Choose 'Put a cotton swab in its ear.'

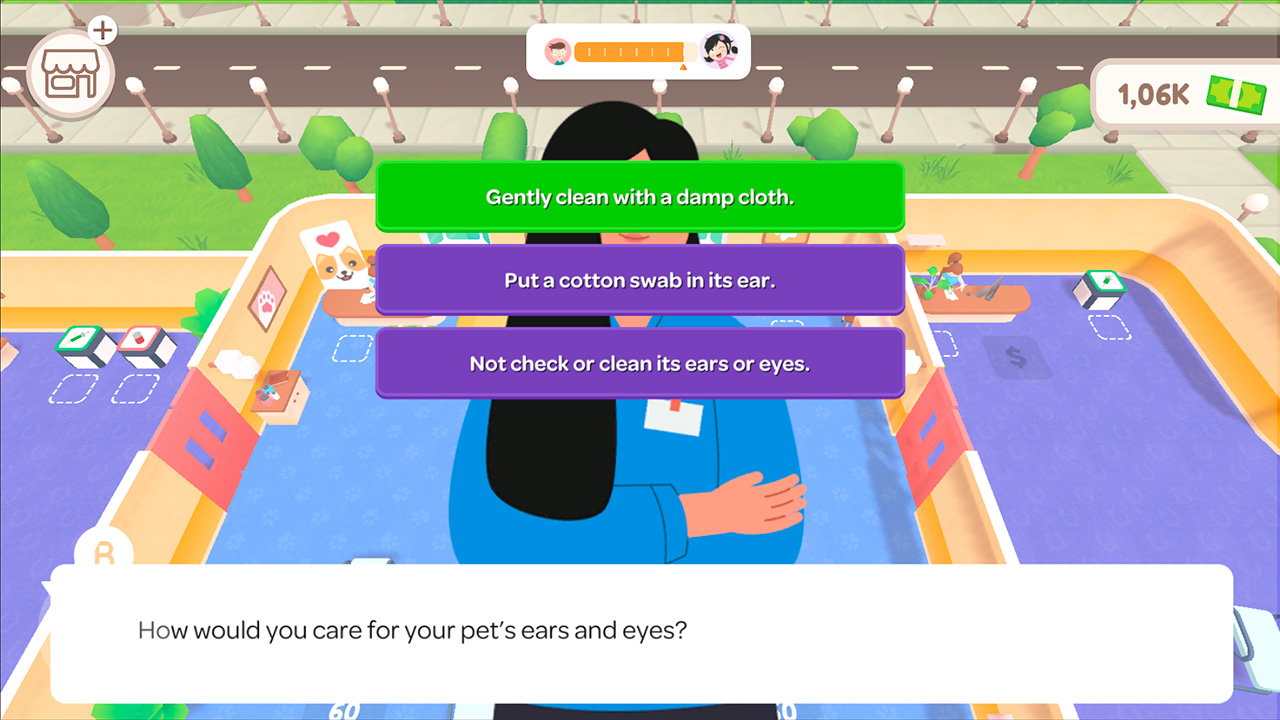pos(640,281)
